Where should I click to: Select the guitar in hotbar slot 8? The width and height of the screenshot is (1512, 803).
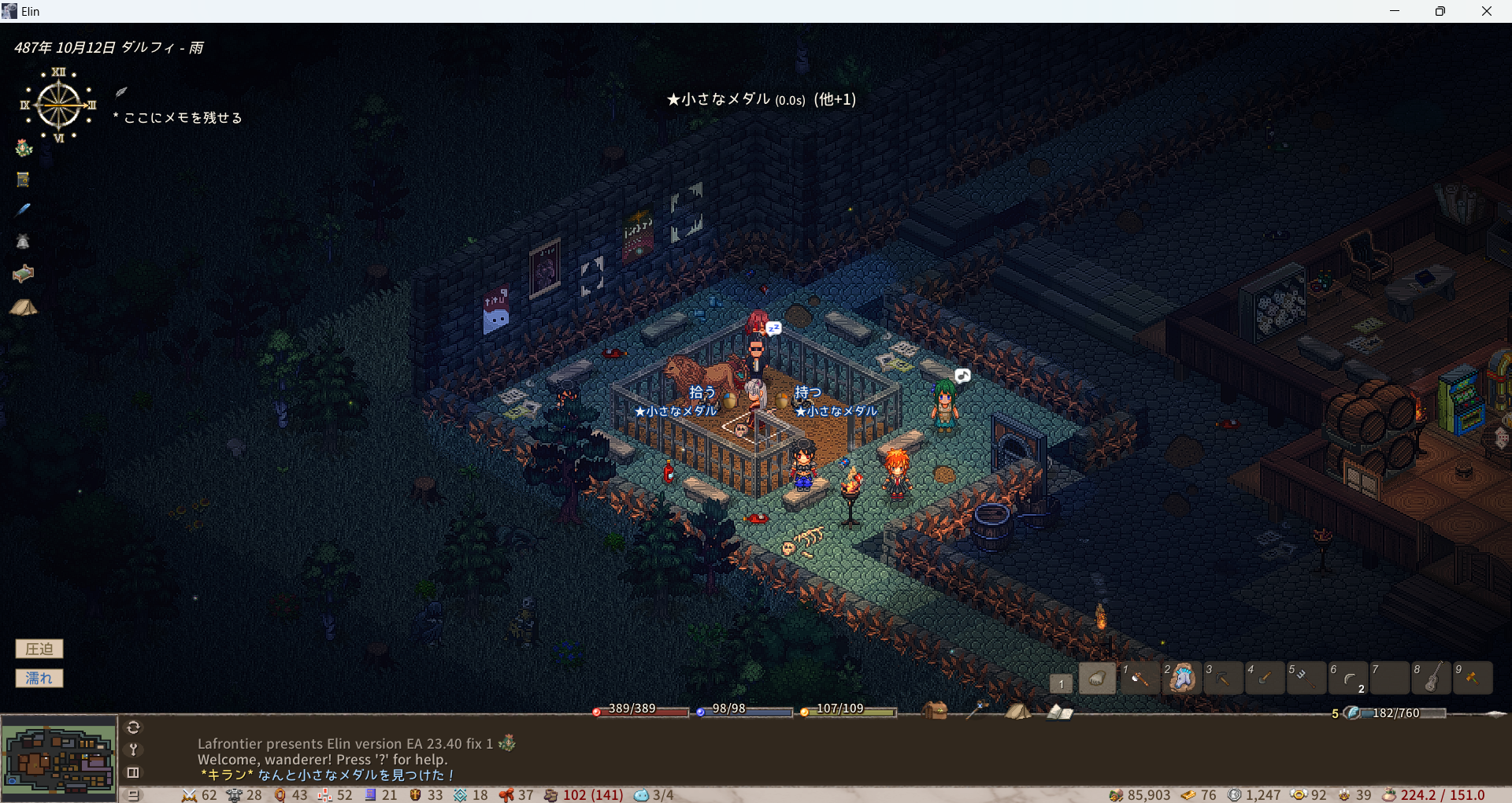point(1432,678)
